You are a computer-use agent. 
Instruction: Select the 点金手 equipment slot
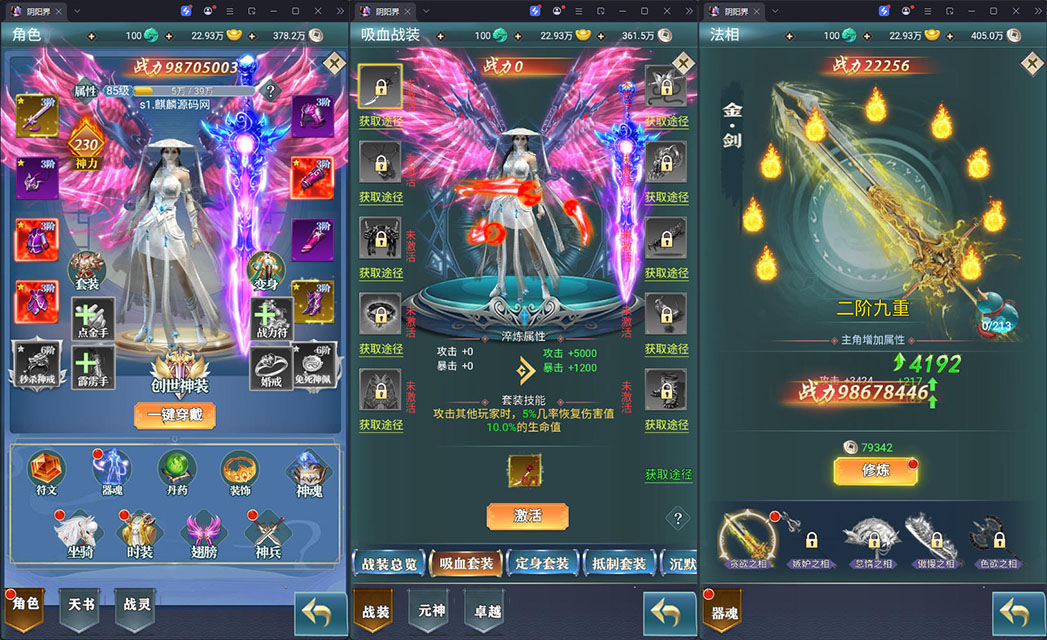pos(93,317)
